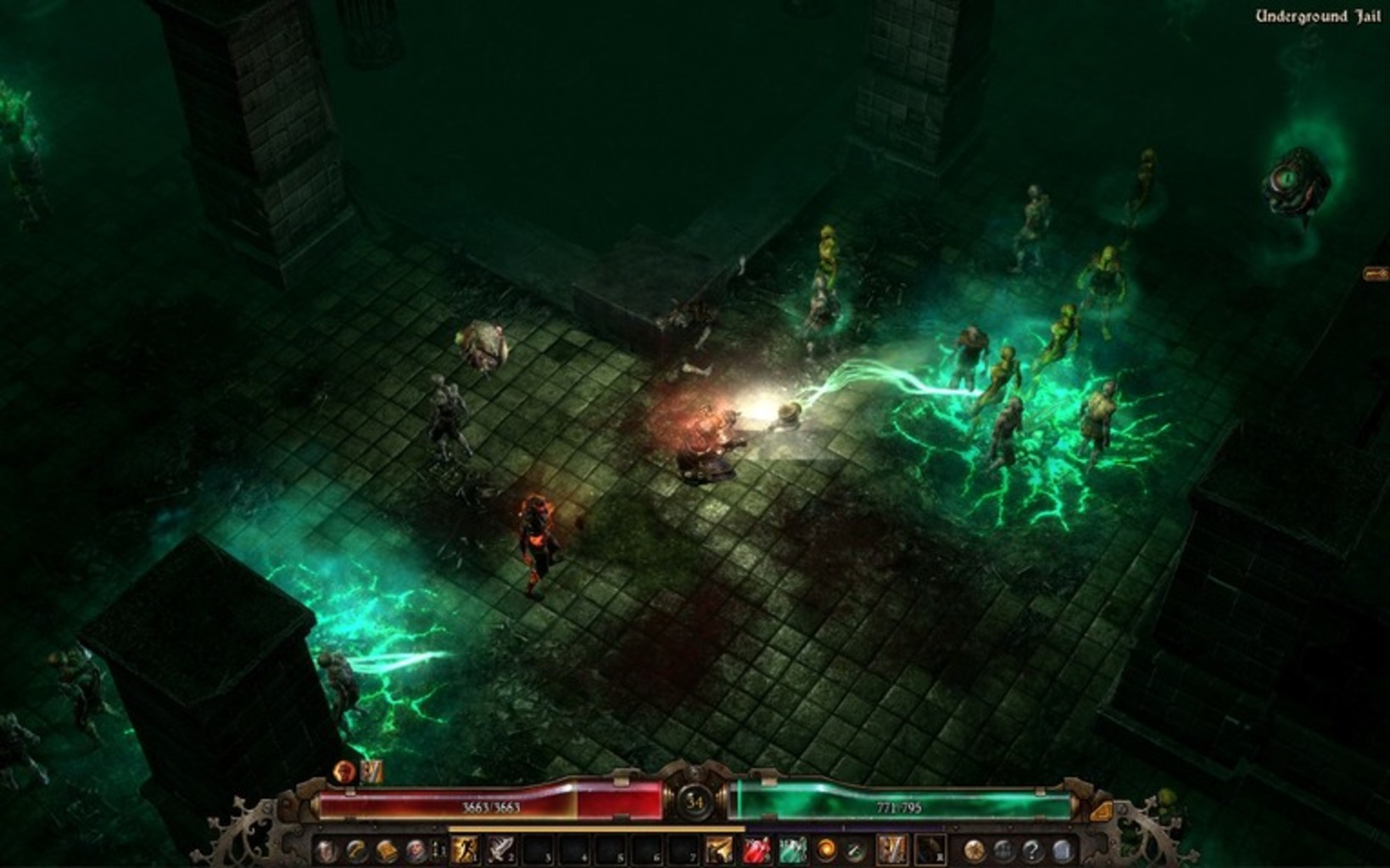Click the grey tombstone icon button
1390x868 pixels.
click(1062, 849)
